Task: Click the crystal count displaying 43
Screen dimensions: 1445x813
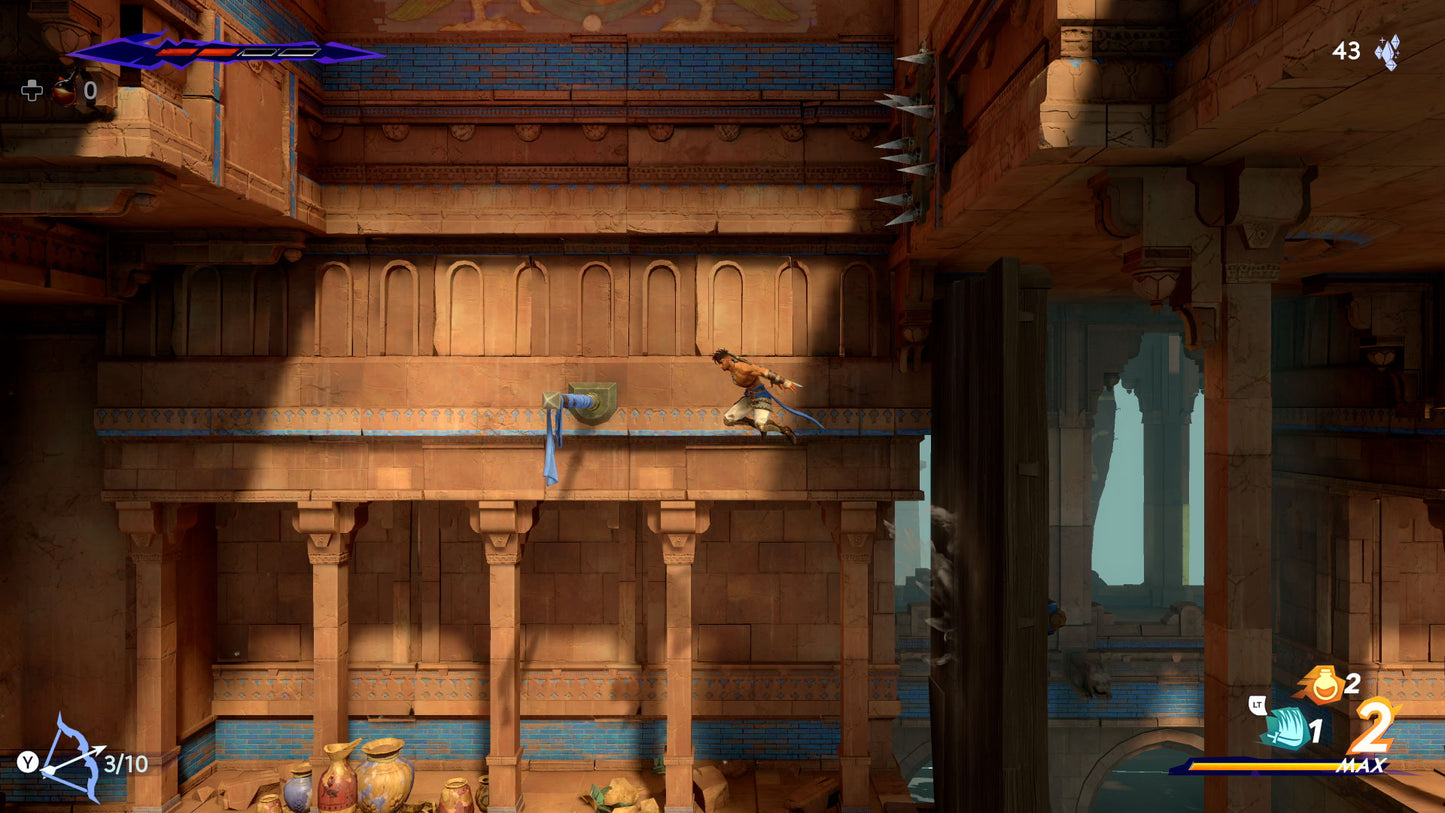Action: (x=1345, y=51)
